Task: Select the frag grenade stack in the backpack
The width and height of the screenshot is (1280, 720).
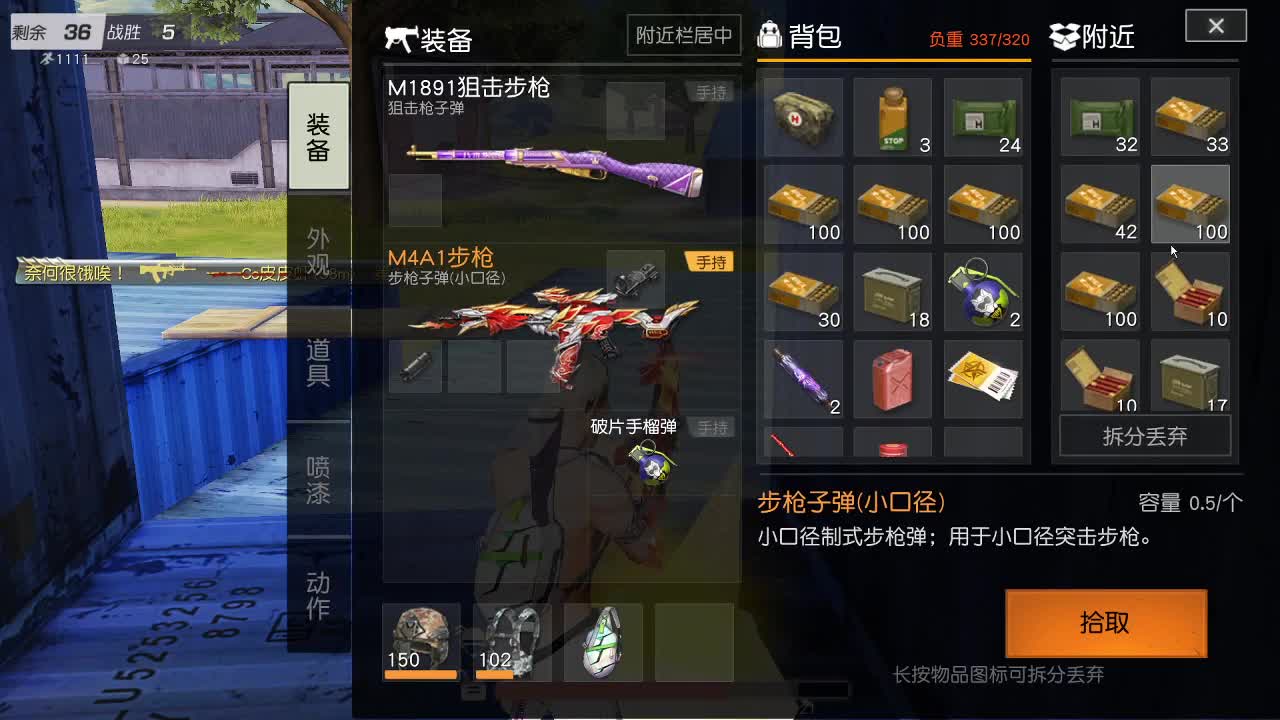Action: [983, 292]
